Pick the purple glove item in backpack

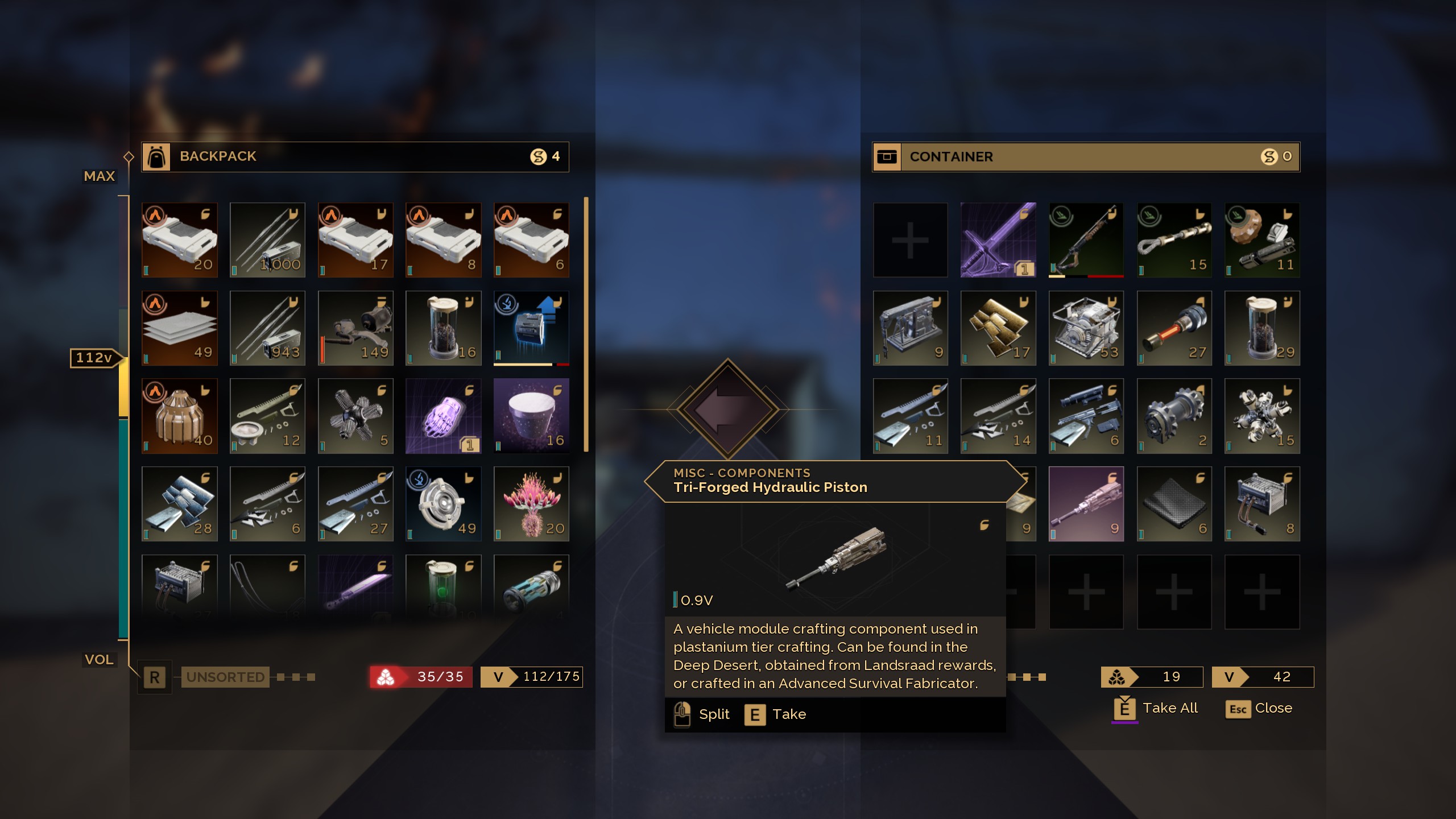443,416
